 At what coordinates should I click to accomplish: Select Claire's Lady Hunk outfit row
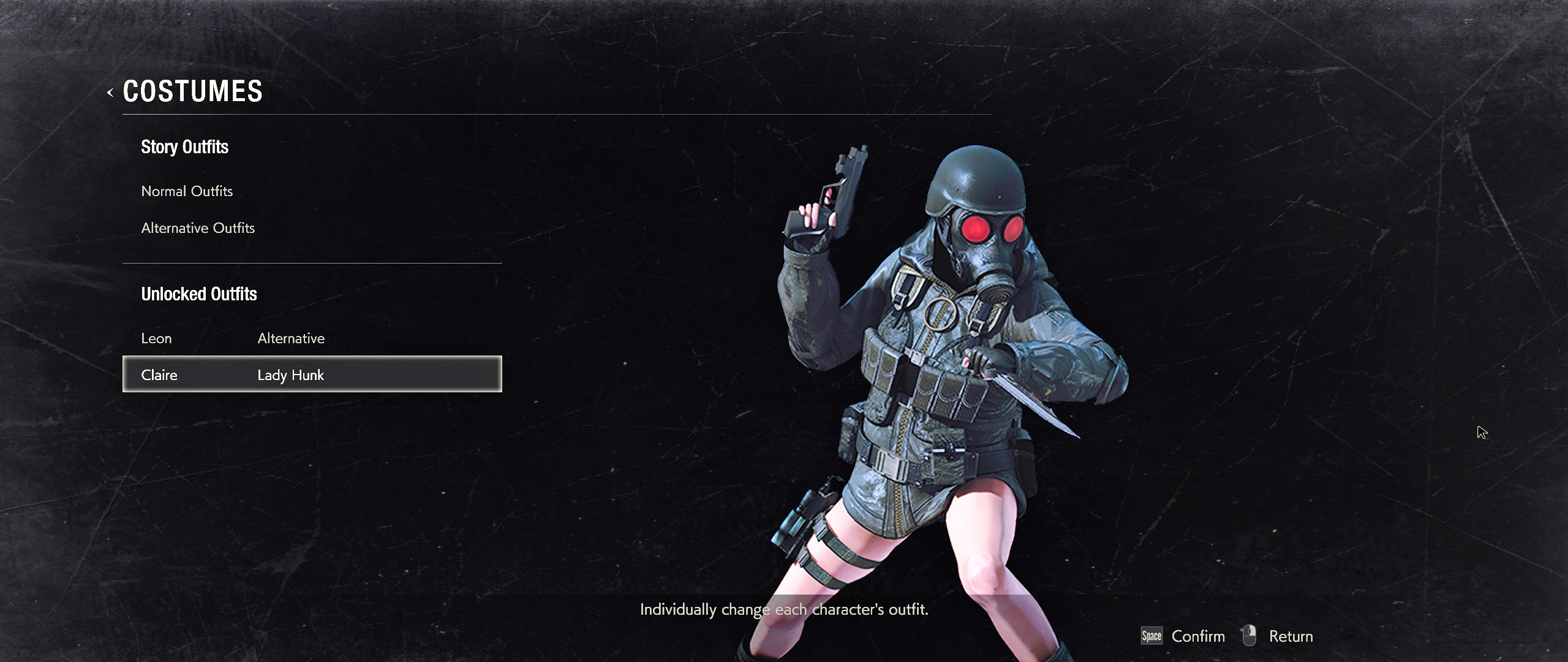coord(312,375)
